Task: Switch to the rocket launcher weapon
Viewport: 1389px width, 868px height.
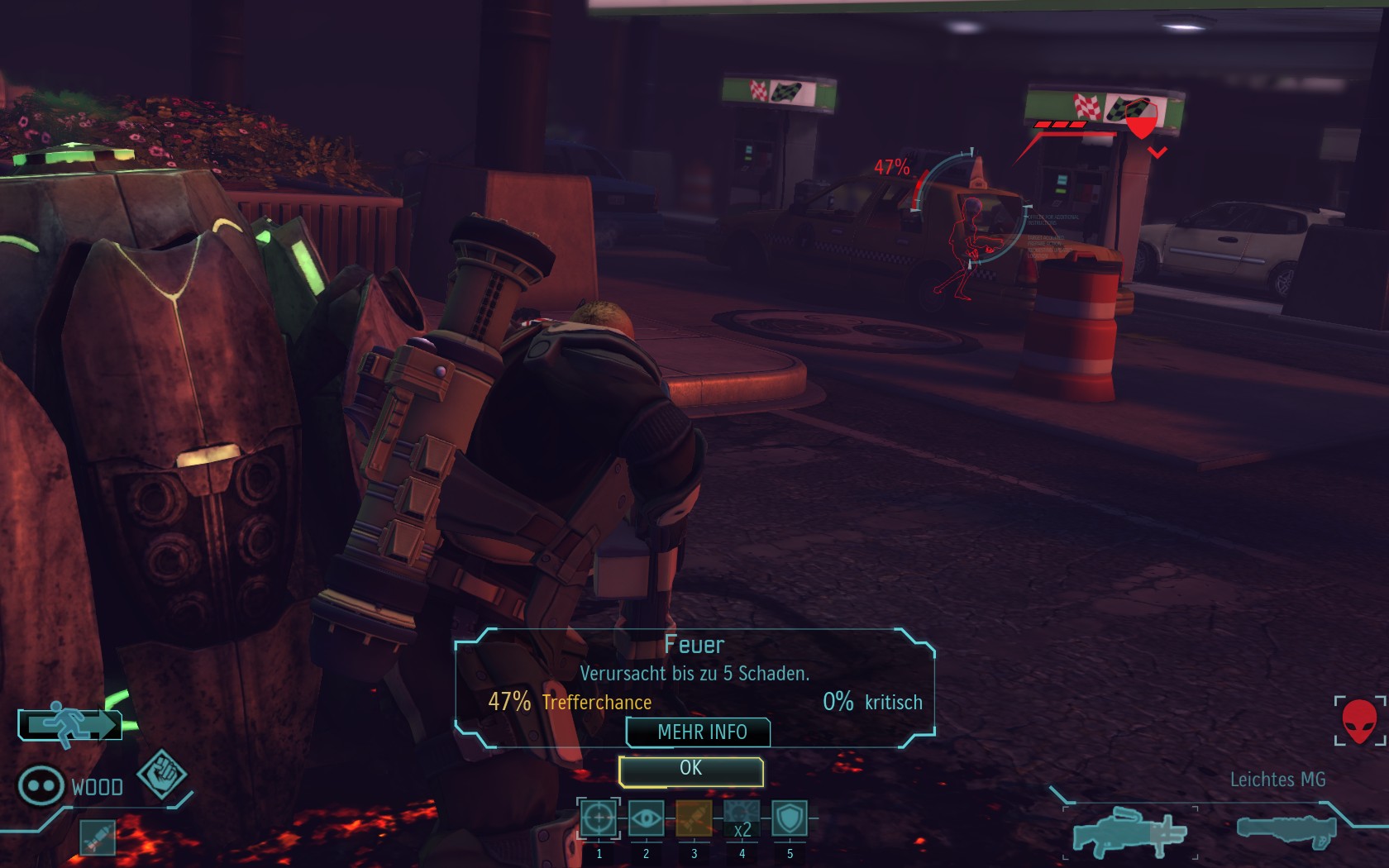Action: 1286,829
